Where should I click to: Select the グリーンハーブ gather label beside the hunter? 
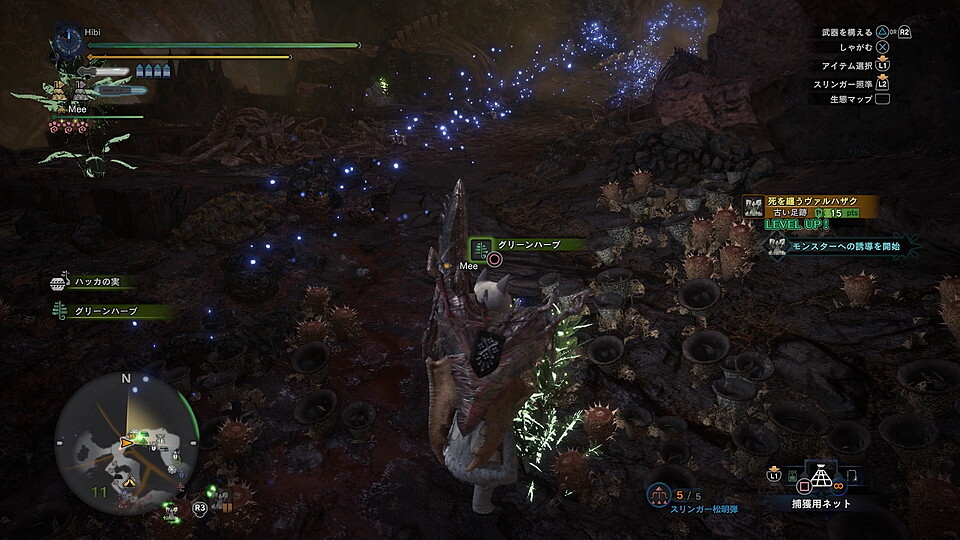(529, 245)
